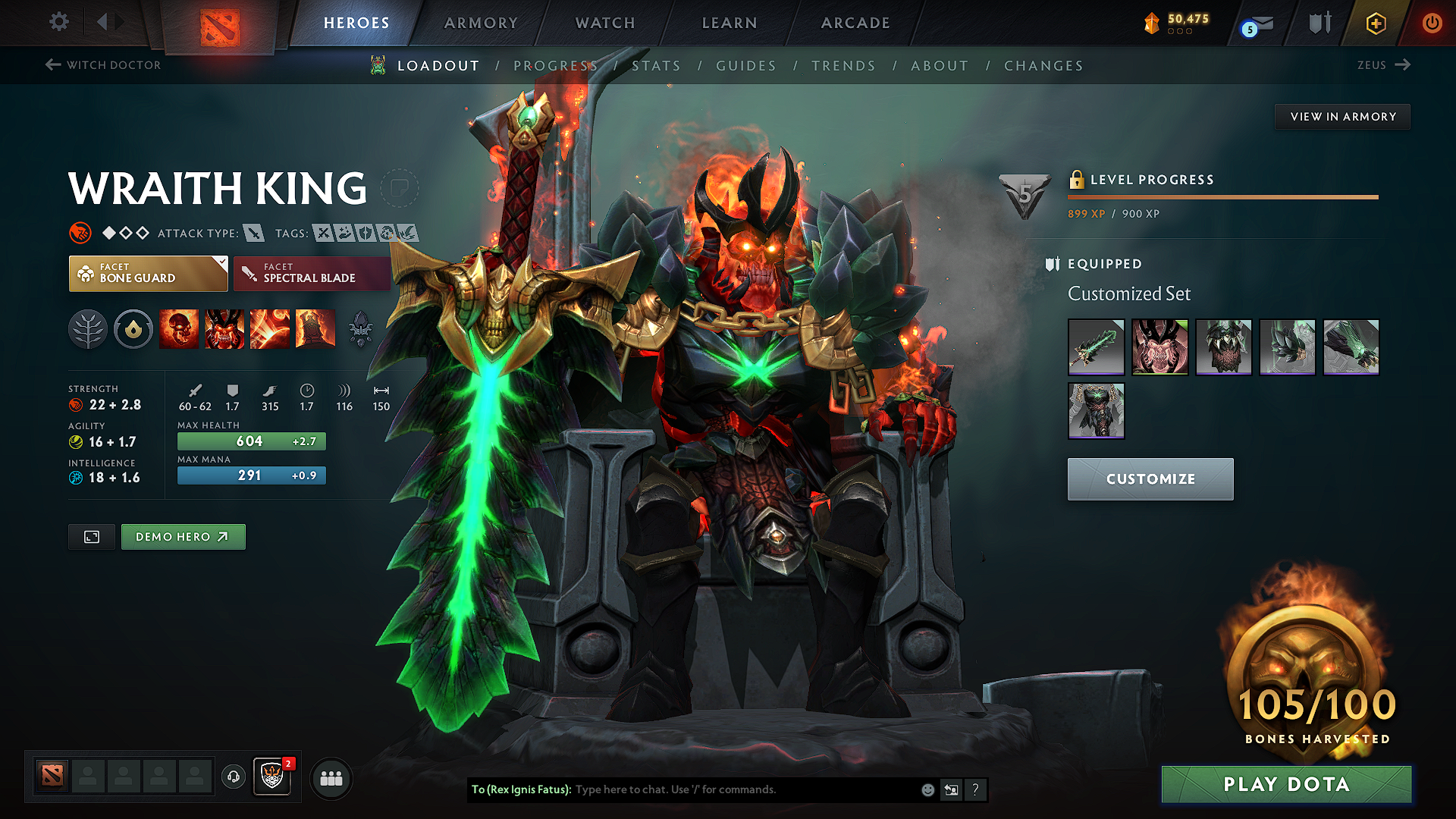Open the settings gear icon
Viewport: 1456px width, 819px height.
pos(58,22)
